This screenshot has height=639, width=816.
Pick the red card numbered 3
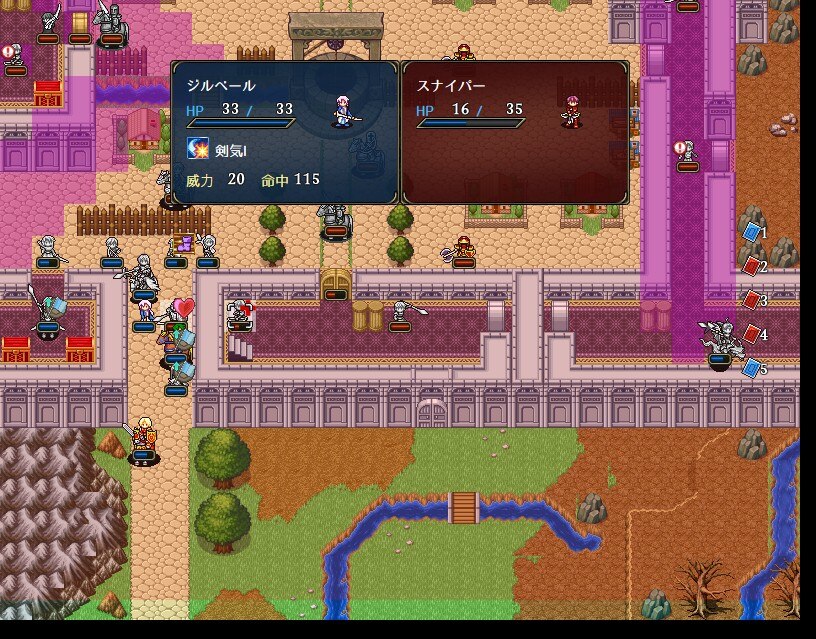point(752,299)
